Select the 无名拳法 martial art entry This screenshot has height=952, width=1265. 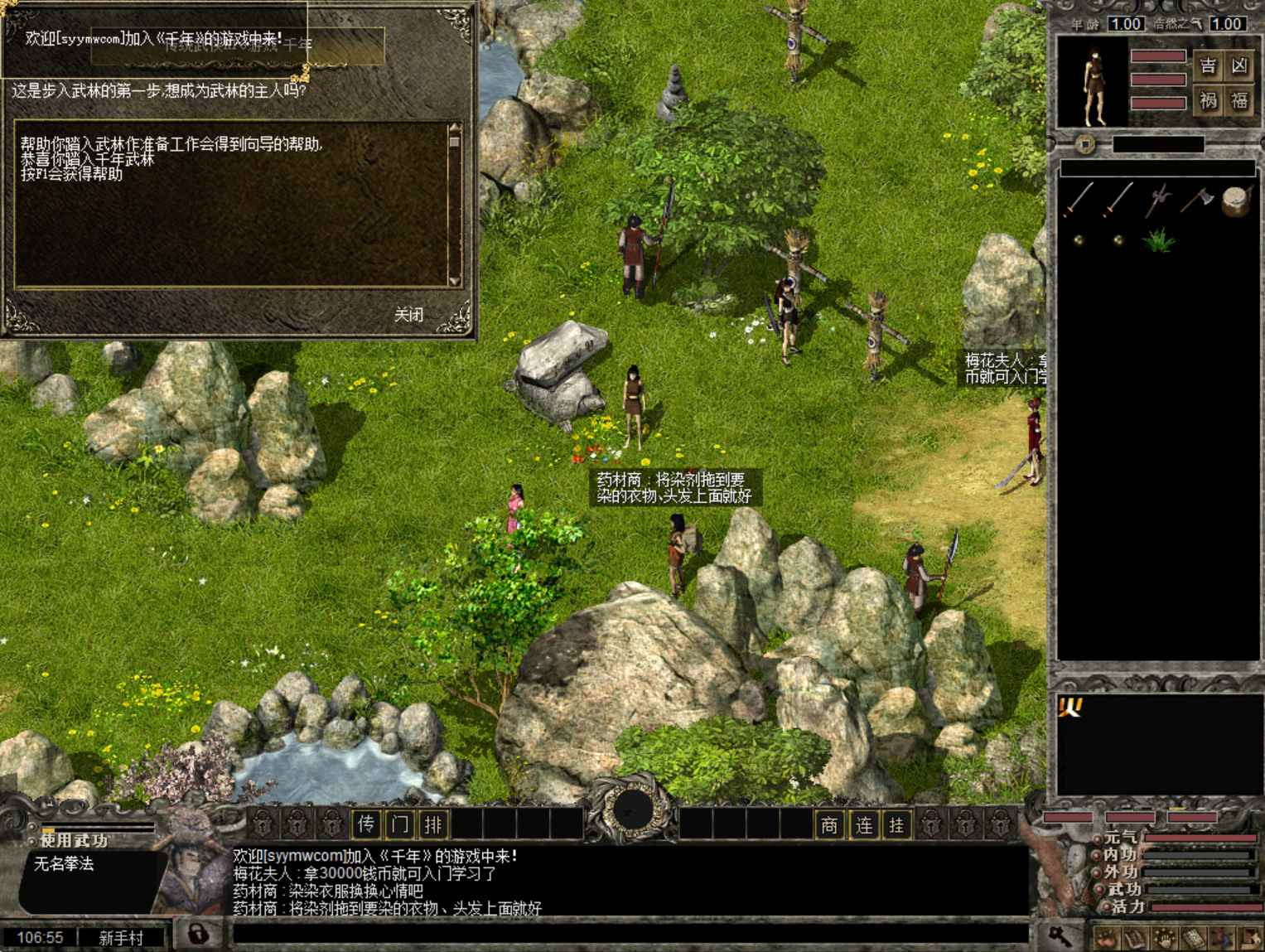[x=64, y=864]
